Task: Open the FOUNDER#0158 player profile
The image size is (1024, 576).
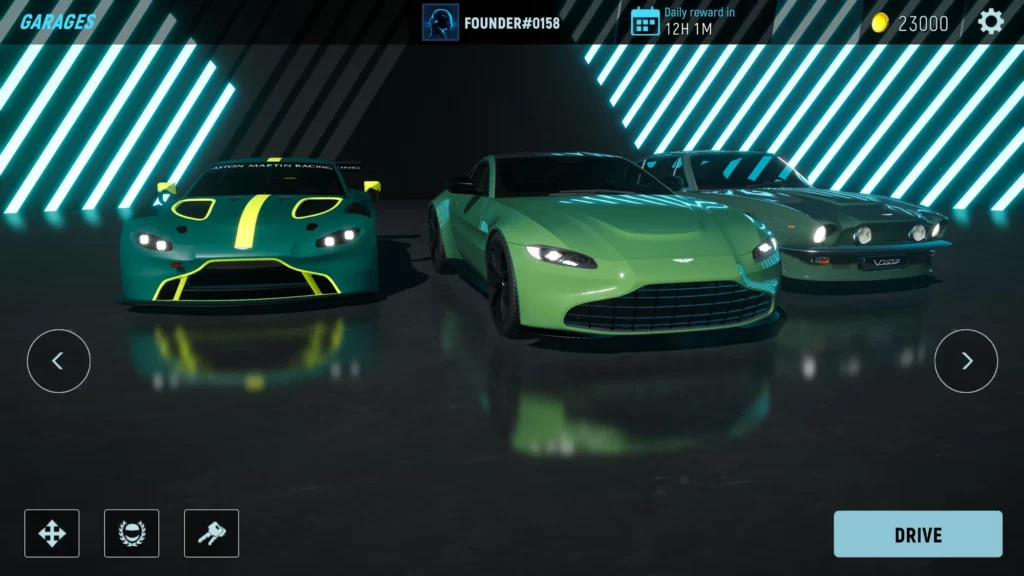Action: 491,22
